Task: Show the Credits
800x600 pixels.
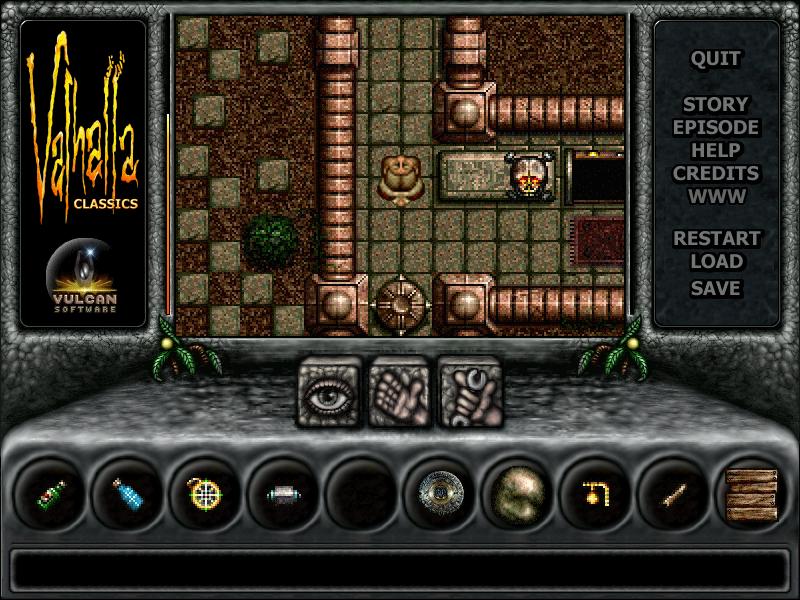Action: coord(716,173)
